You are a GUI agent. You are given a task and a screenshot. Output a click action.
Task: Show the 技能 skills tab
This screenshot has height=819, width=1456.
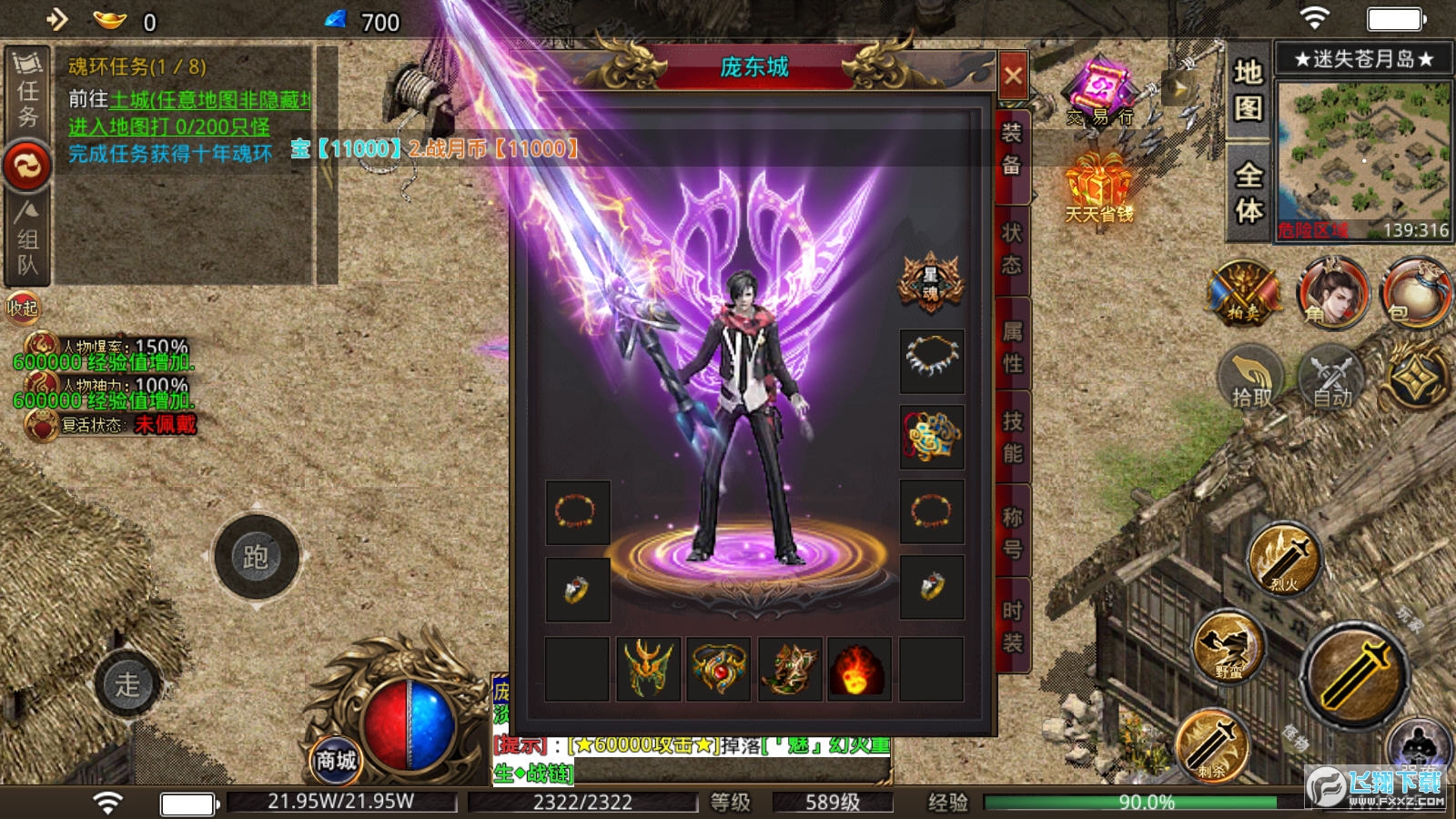pyautogui.click(x=1012, y=437)
